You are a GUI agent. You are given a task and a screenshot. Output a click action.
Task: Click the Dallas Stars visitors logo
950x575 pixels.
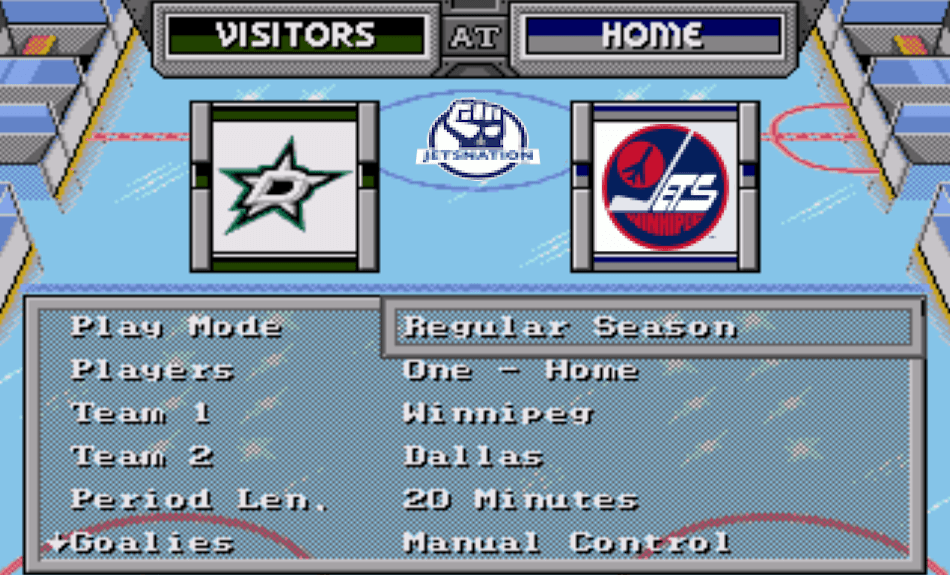pos(284,186)
